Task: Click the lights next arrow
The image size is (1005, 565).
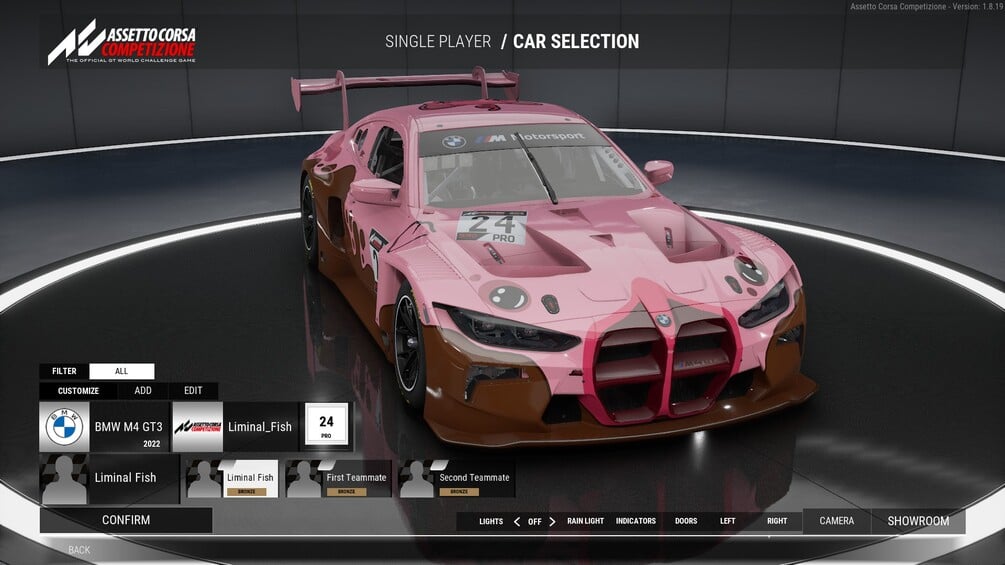Action: click(552, 521)
